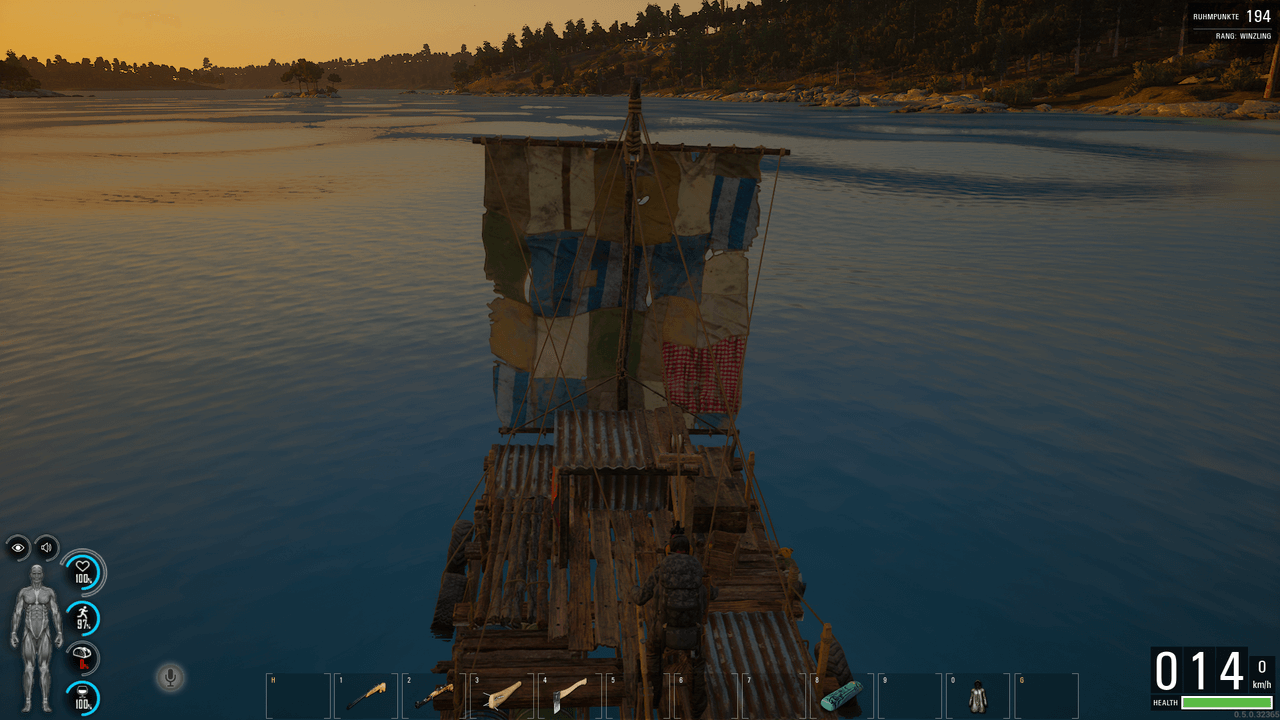This screenshot has height=720, width=1280.
Task: Click the speaker noise indicator icon
Action: [46, 548]
